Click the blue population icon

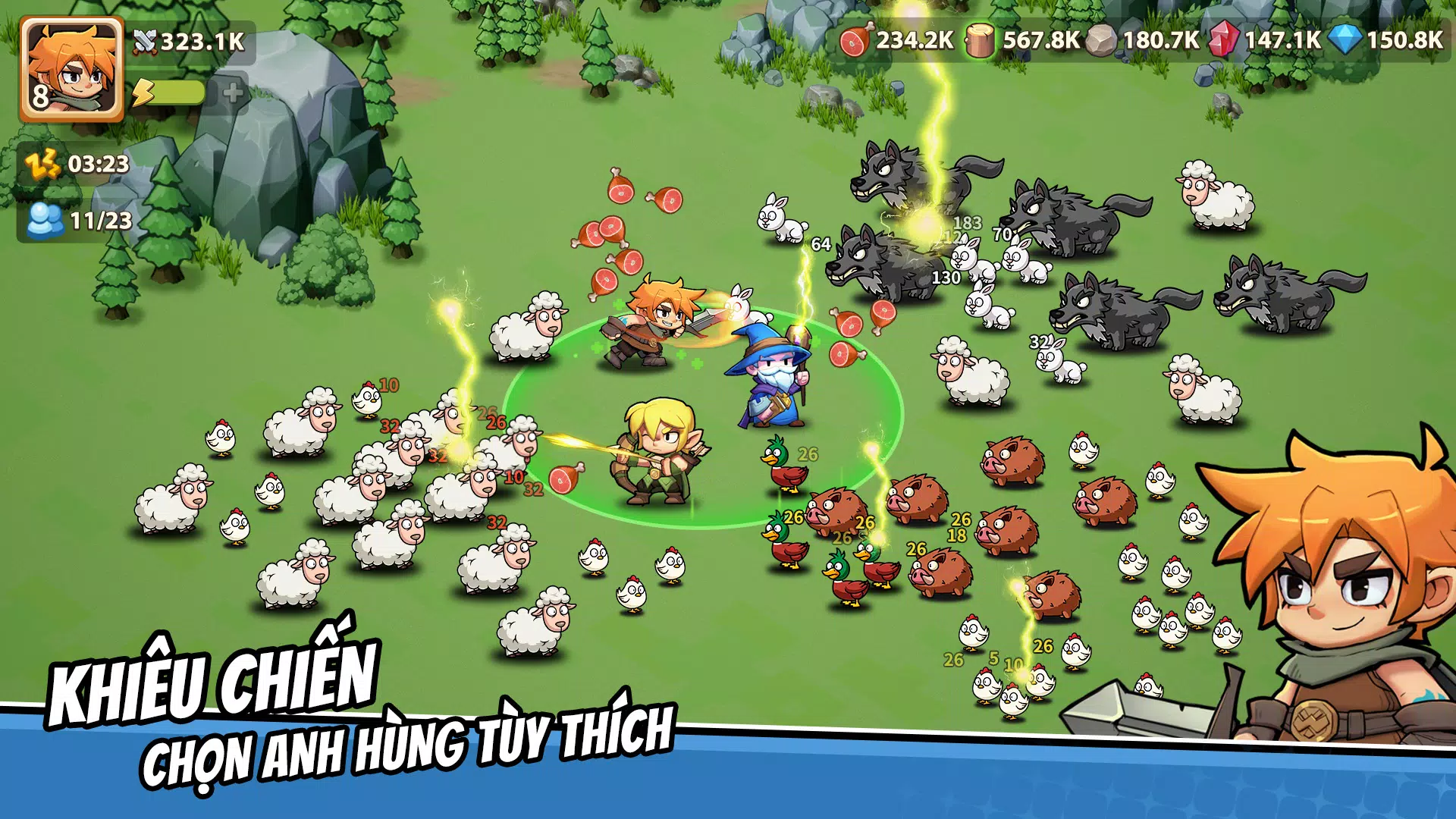click(45, 220)
